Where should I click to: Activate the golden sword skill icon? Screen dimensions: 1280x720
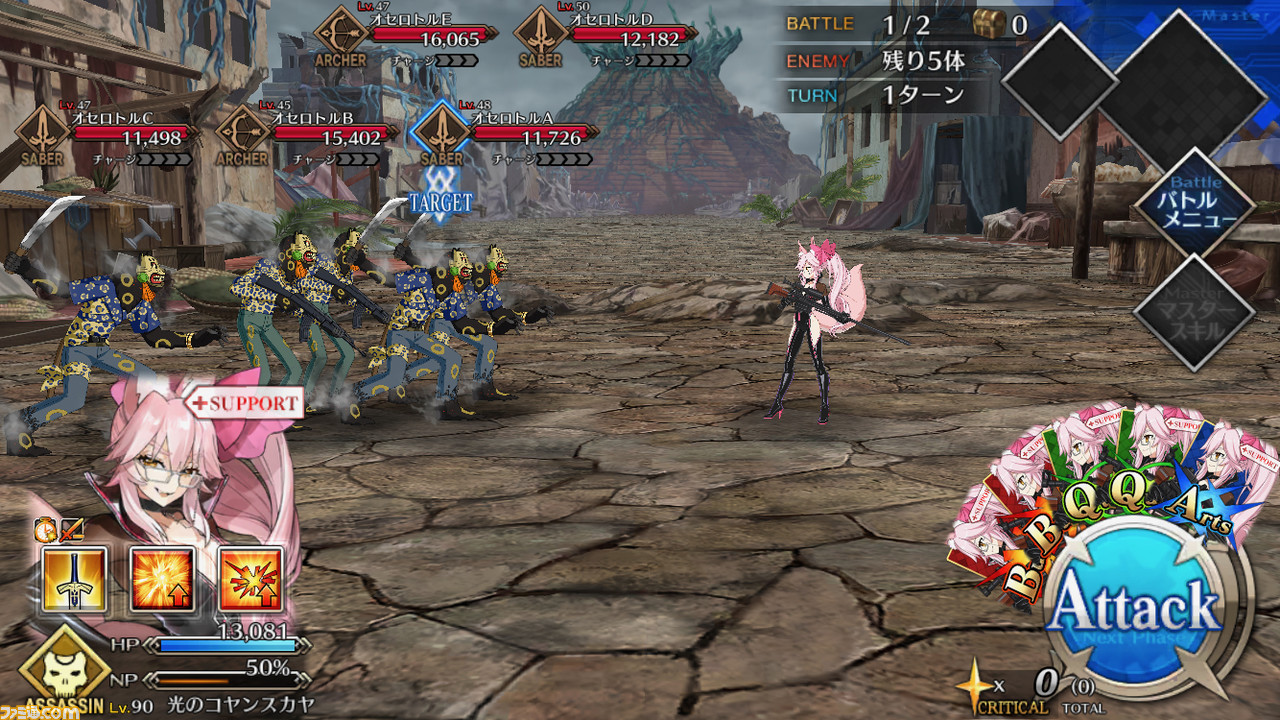[x=76, y=579]
